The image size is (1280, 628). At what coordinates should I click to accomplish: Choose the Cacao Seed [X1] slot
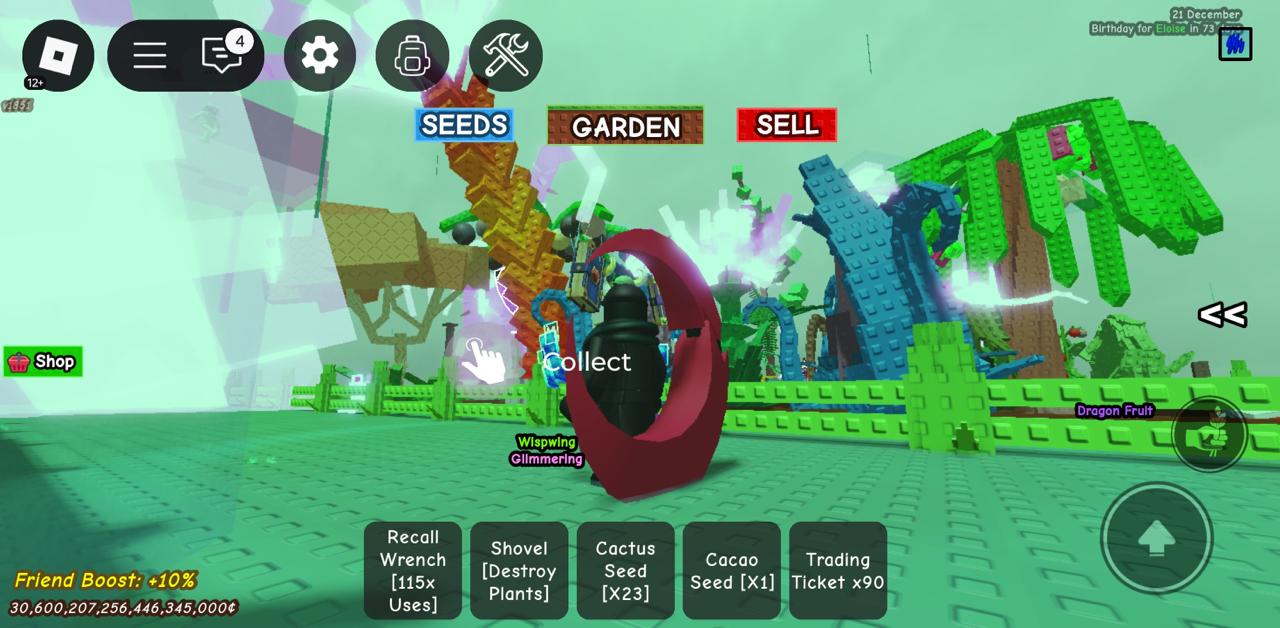pyautogui.click(x=732, y=570)
